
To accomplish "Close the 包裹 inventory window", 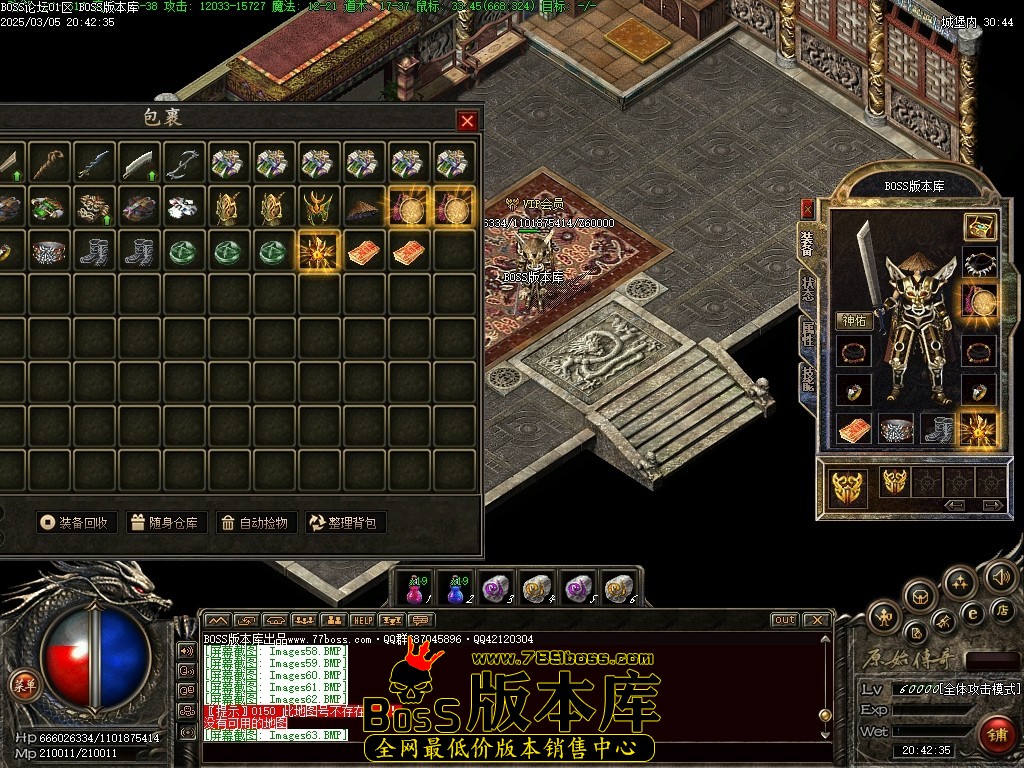I will click(467, 121).
